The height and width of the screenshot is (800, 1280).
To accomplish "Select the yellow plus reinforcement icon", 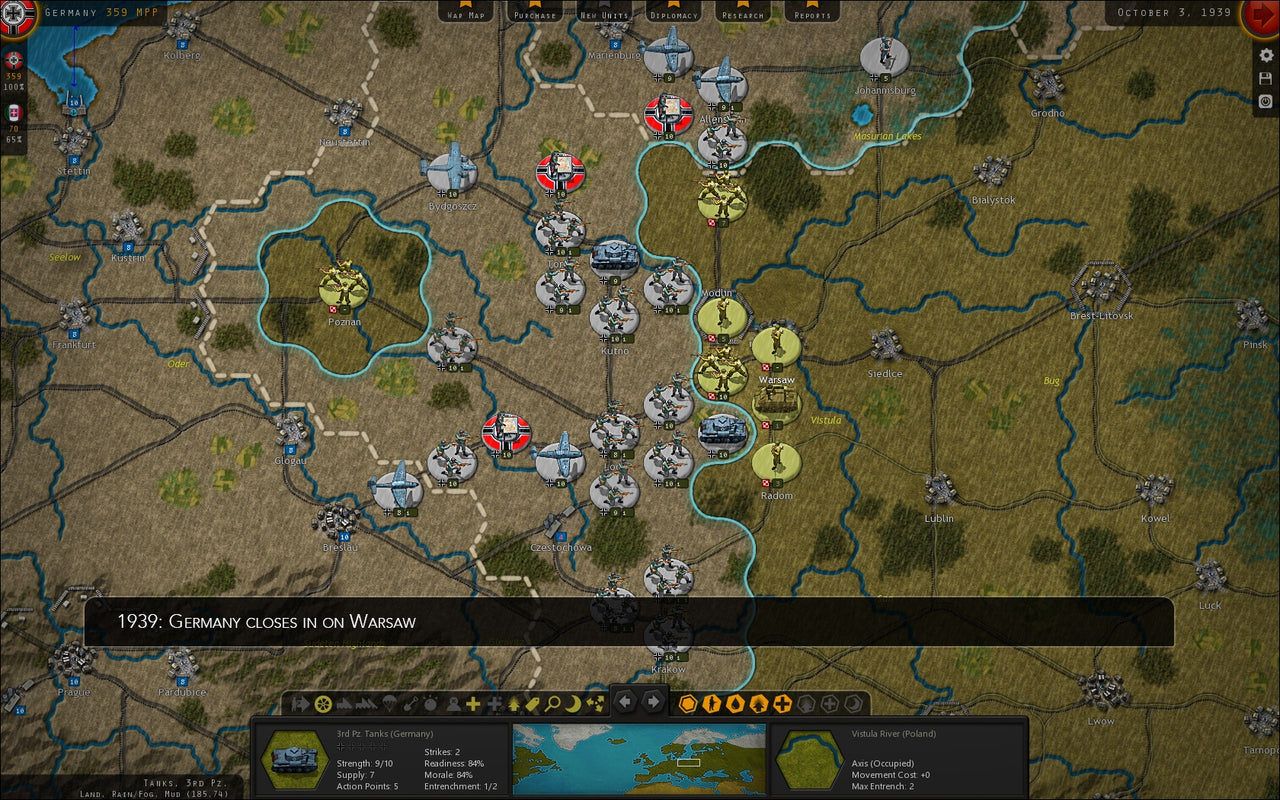I will click(x=471, y=703).
